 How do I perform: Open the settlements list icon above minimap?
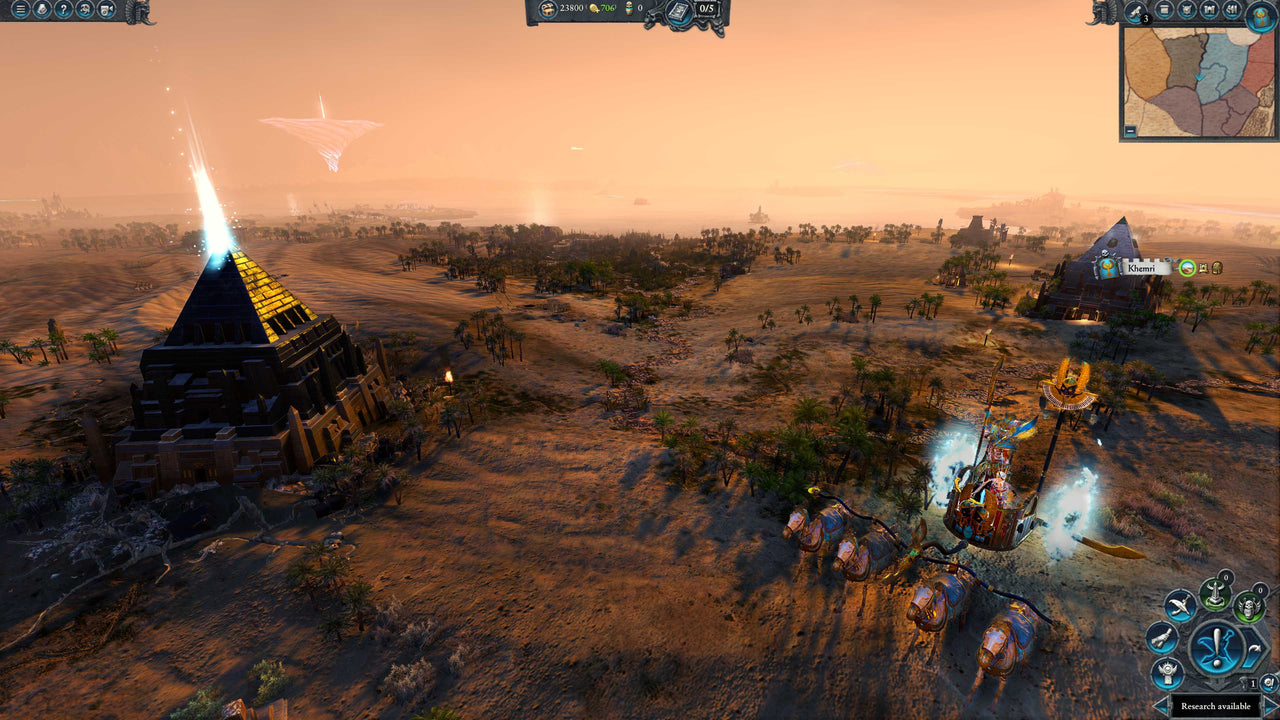point(1208,9)
